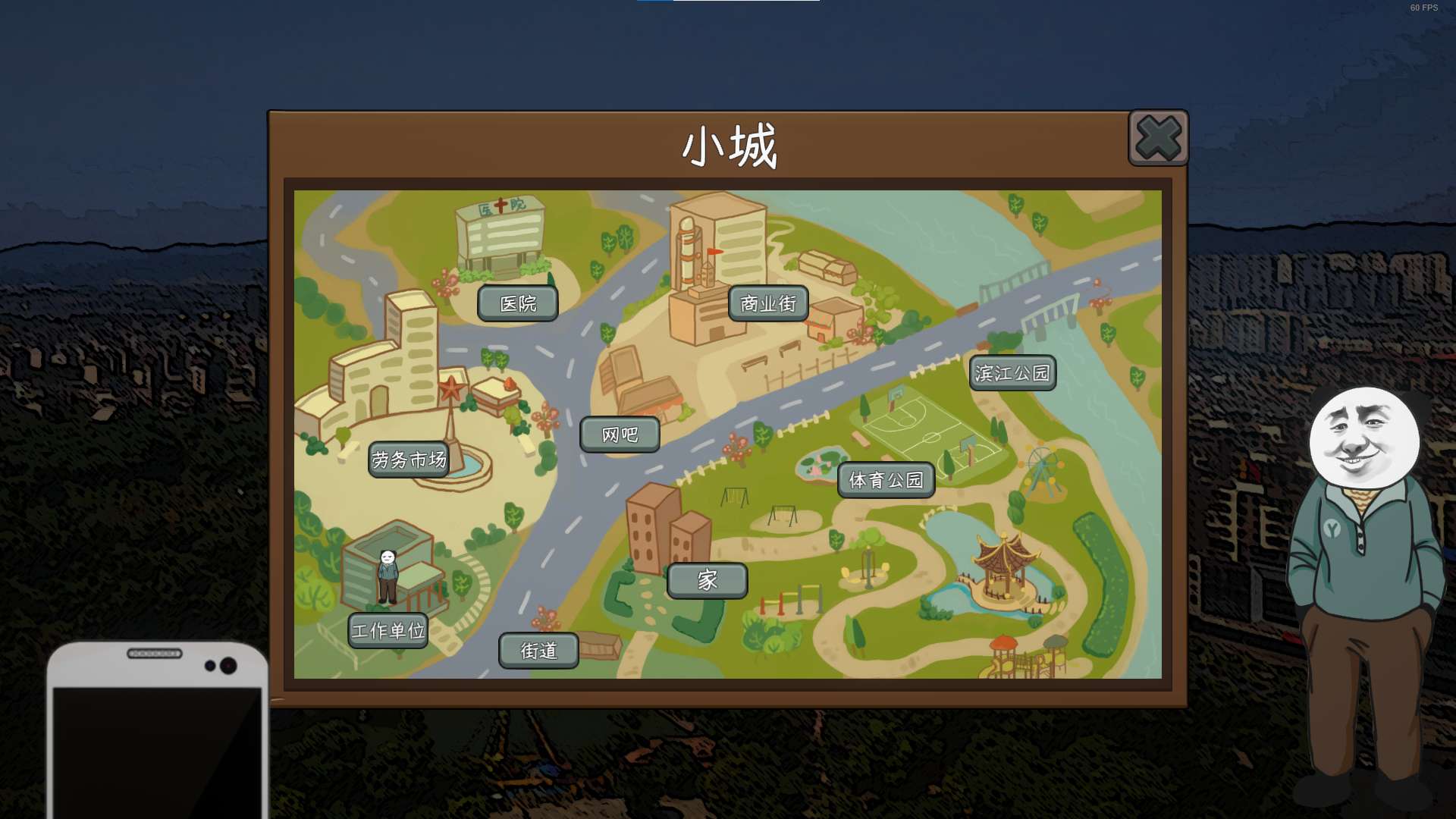Visit the 街道 (Street) location
Viewport: 1456px width, 819px height.
coord(538,651)
